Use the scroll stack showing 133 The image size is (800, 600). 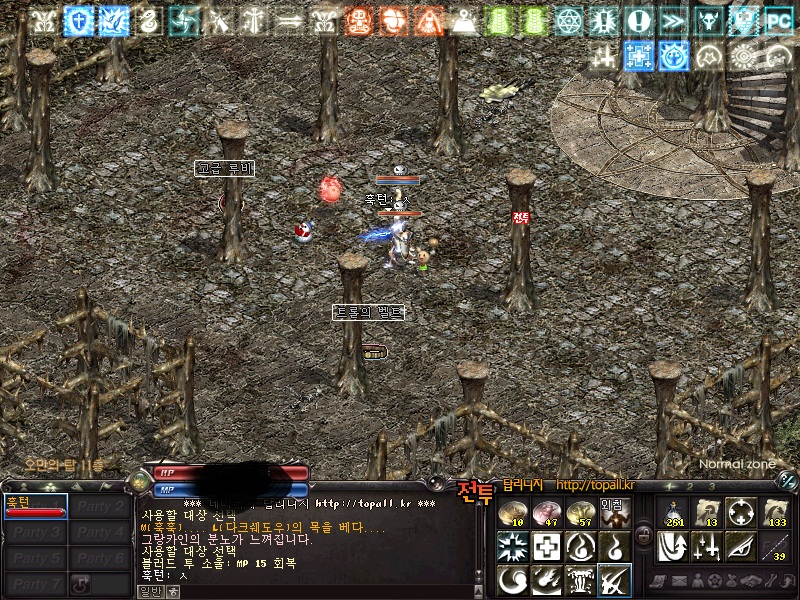(774, 514)
